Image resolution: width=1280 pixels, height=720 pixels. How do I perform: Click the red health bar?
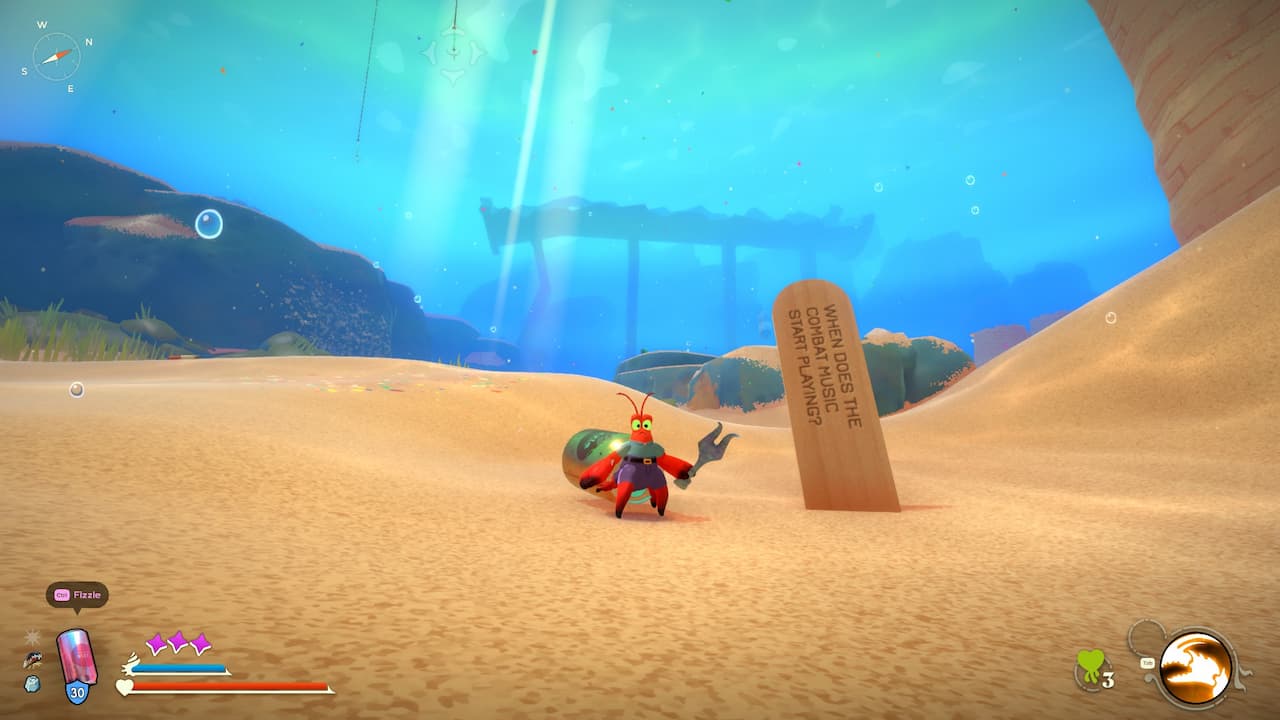click(x=230, y=687)
